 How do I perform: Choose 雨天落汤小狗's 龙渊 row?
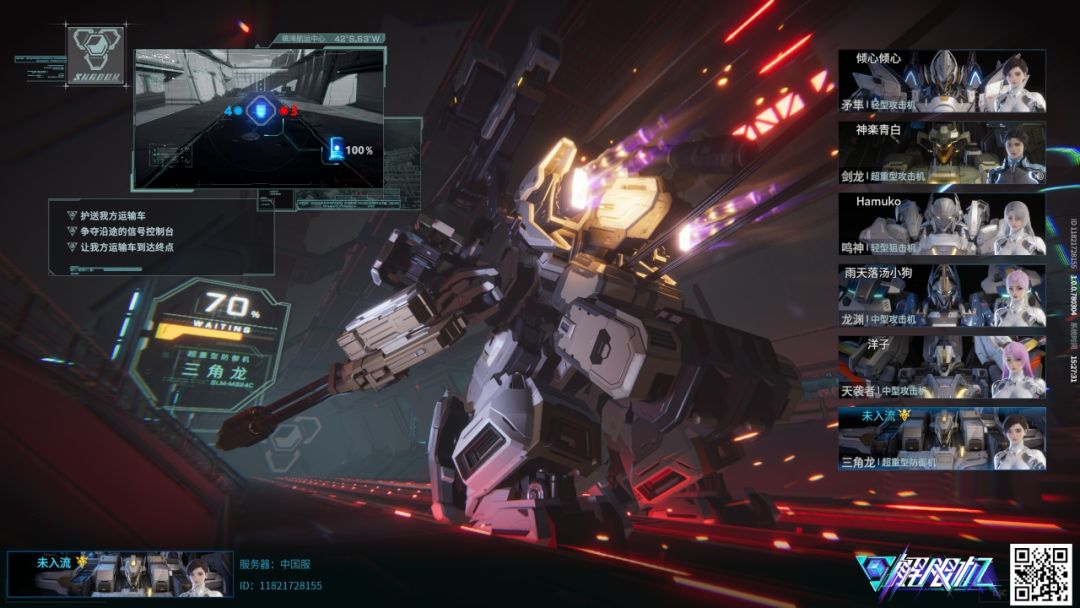click(x=941, y=296)
